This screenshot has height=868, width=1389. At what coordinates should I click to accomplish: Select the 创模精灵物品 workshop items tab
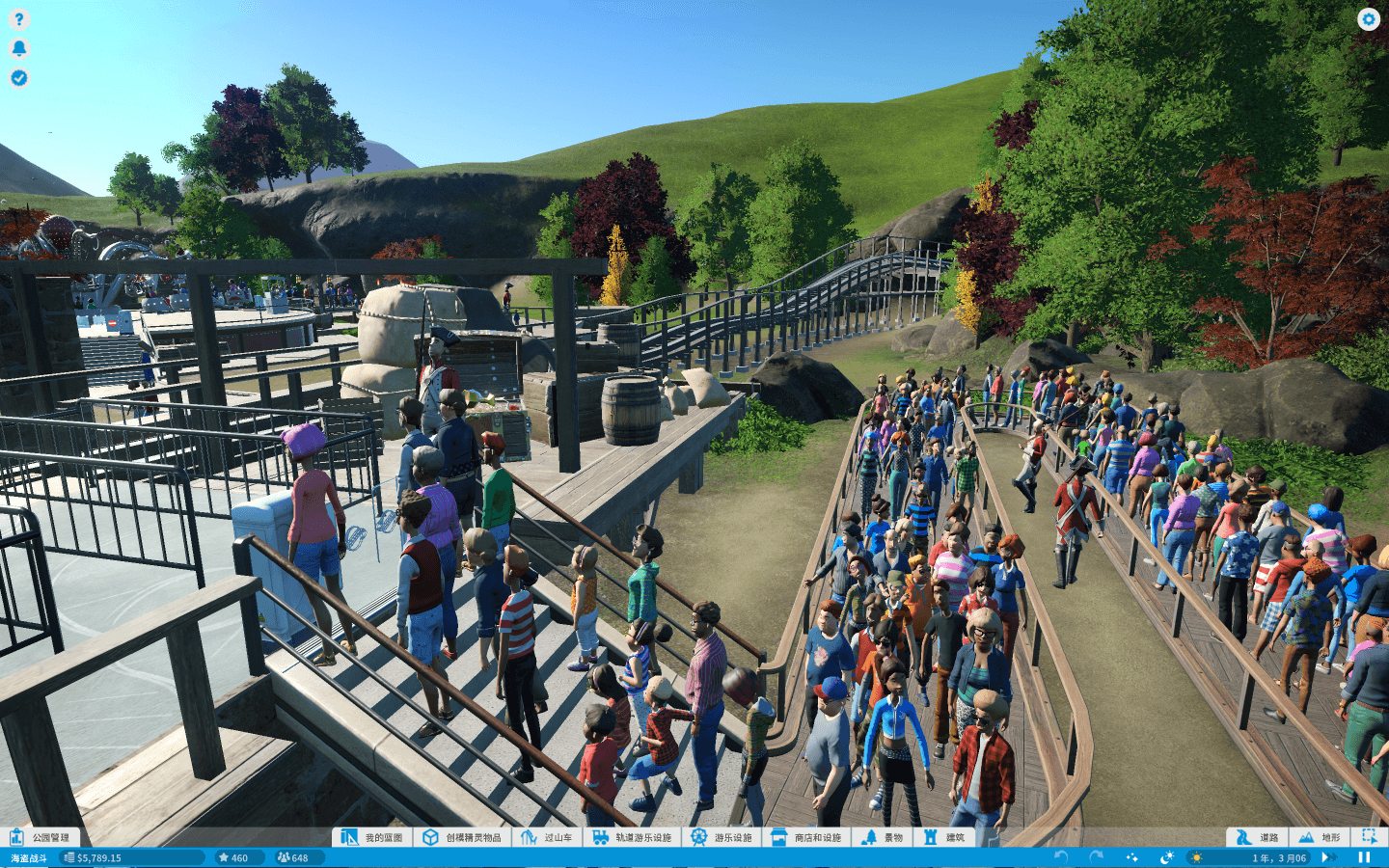(x=463, y=837)
